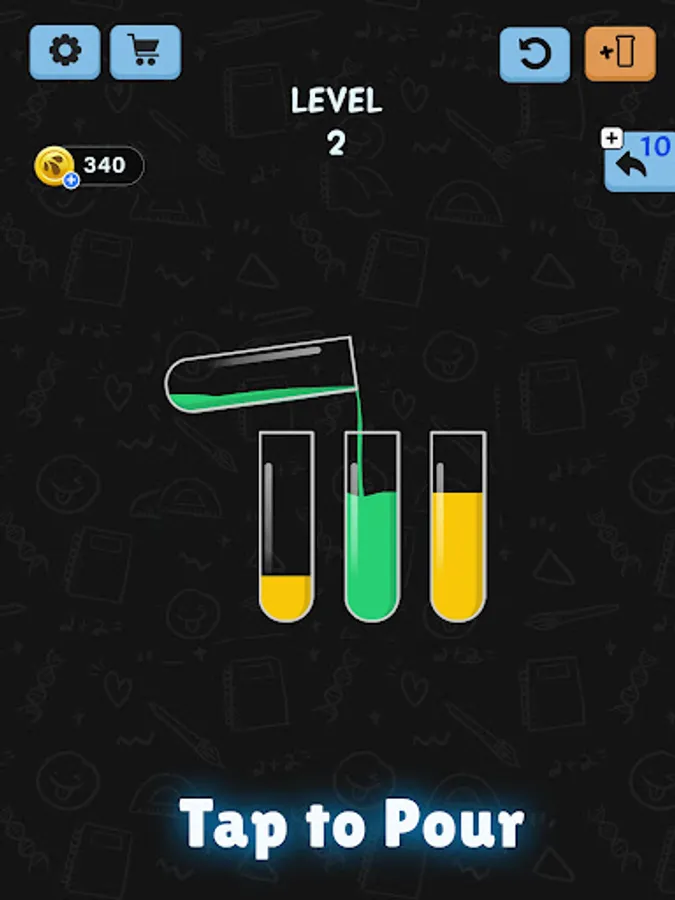Undo the last move with the back arrow
This screenshot has height=900, width=675.
click(x=638, y=162)
